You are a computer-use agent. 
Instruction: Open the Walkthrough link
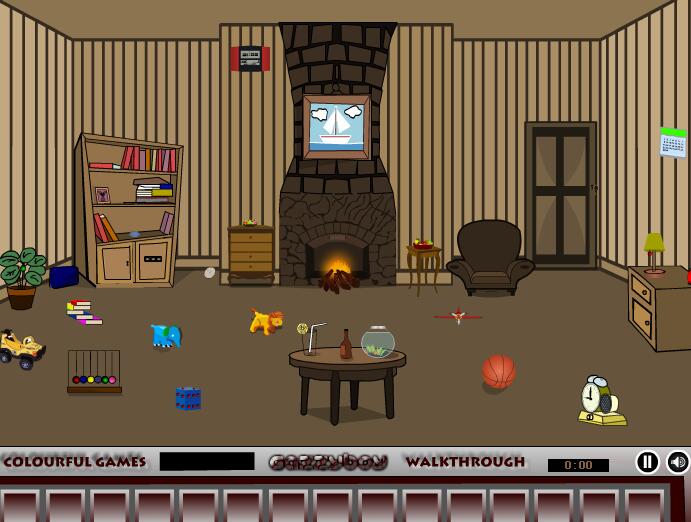(x=465, y=462)
